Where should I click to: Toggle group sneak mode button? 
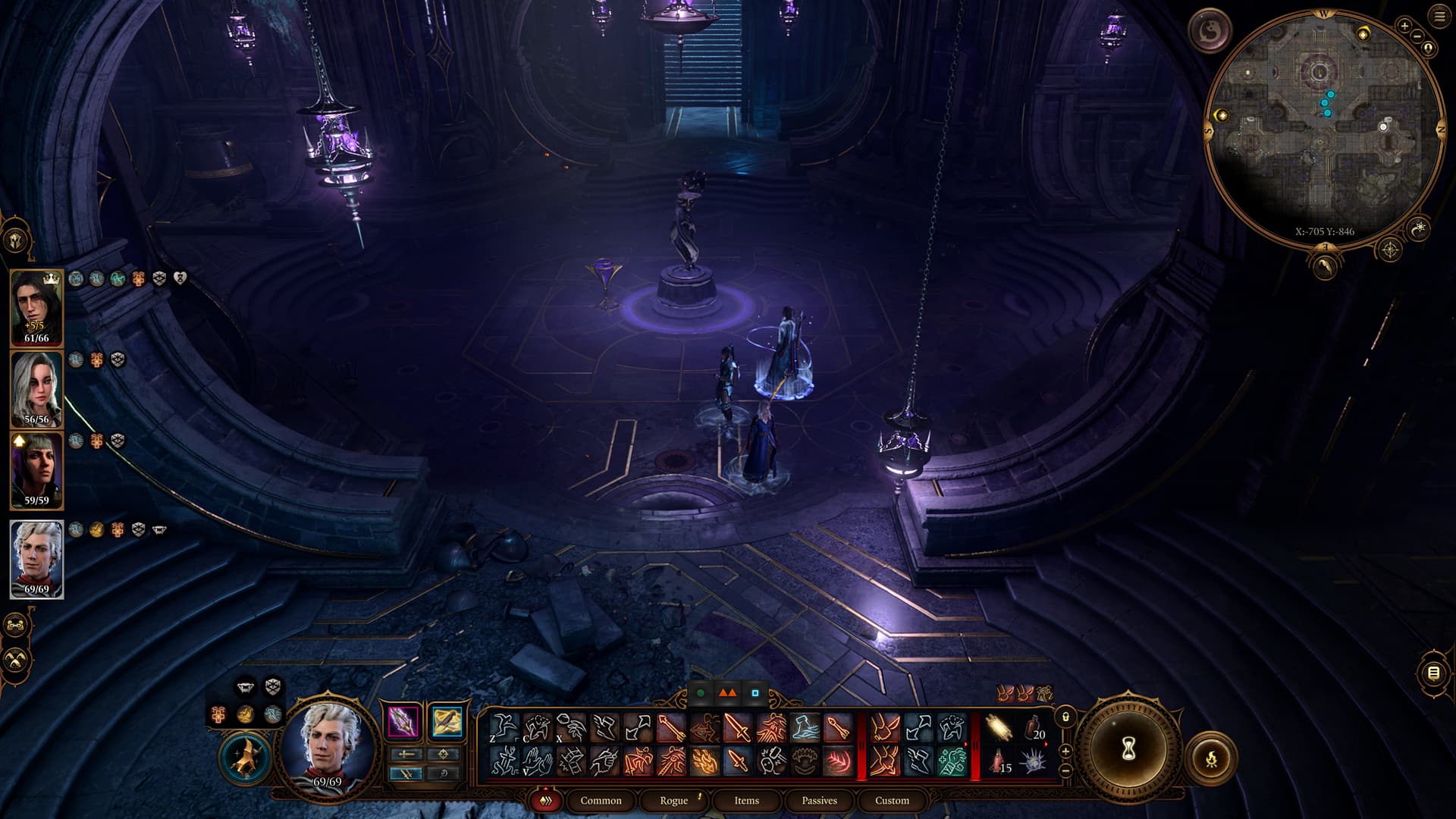click(x=16, y=660)
